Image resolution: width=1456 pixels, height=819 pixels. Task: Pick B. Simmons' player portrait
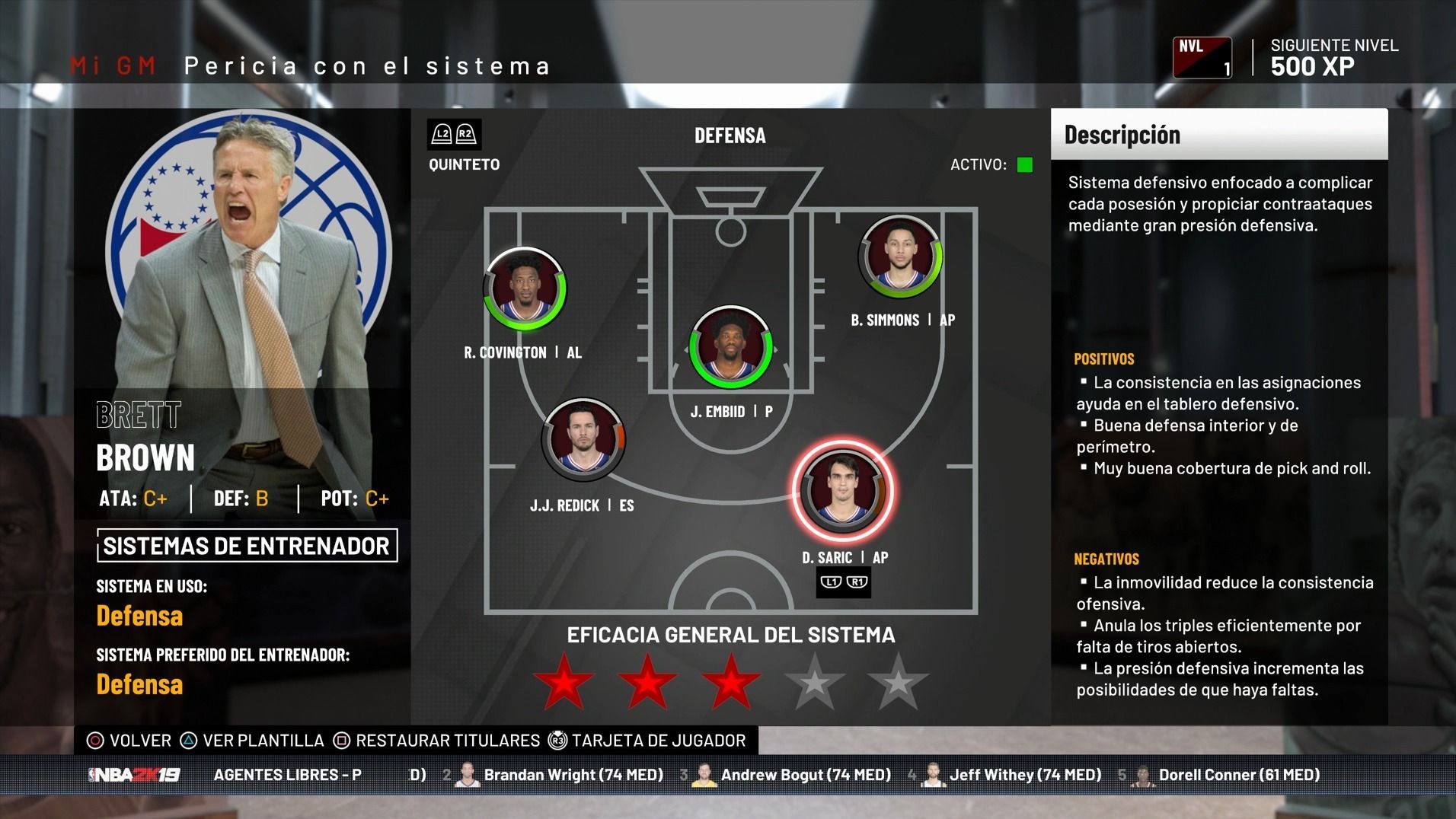[899, 257]
